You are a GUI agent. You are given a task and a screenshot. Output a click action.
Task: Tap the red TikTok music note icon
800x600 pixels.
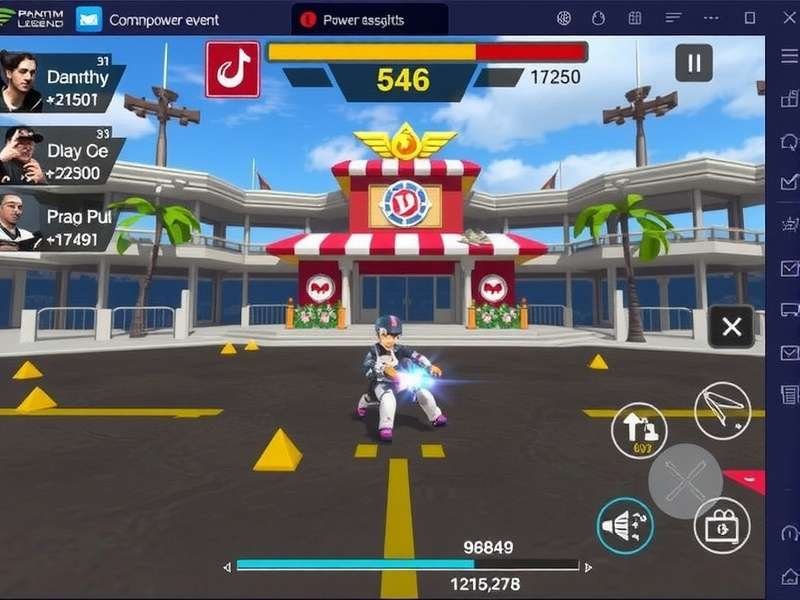pos(232,69)
